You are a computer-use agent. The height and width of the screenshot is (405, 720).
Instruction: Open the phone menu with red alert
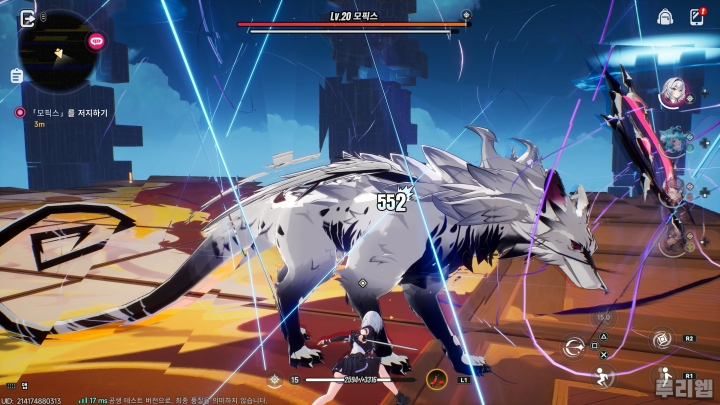(697, 17)
